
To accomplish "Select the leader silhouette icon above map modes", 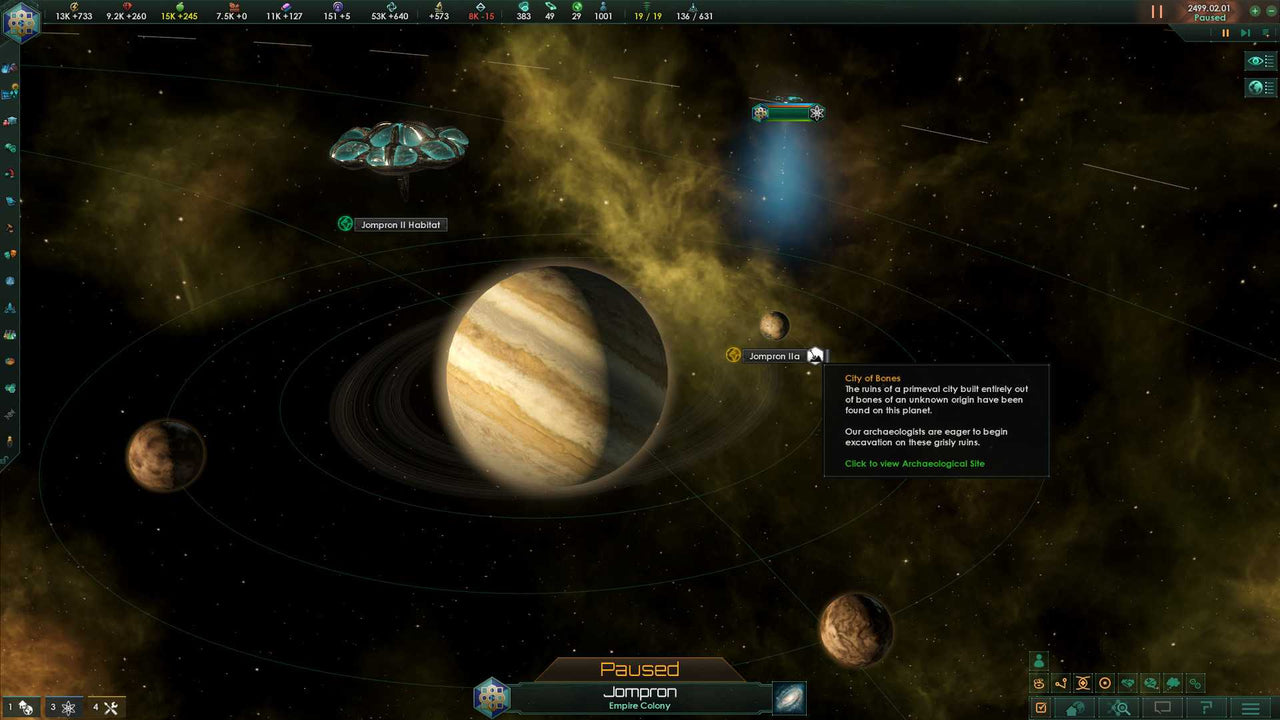I will (1039, 661).
